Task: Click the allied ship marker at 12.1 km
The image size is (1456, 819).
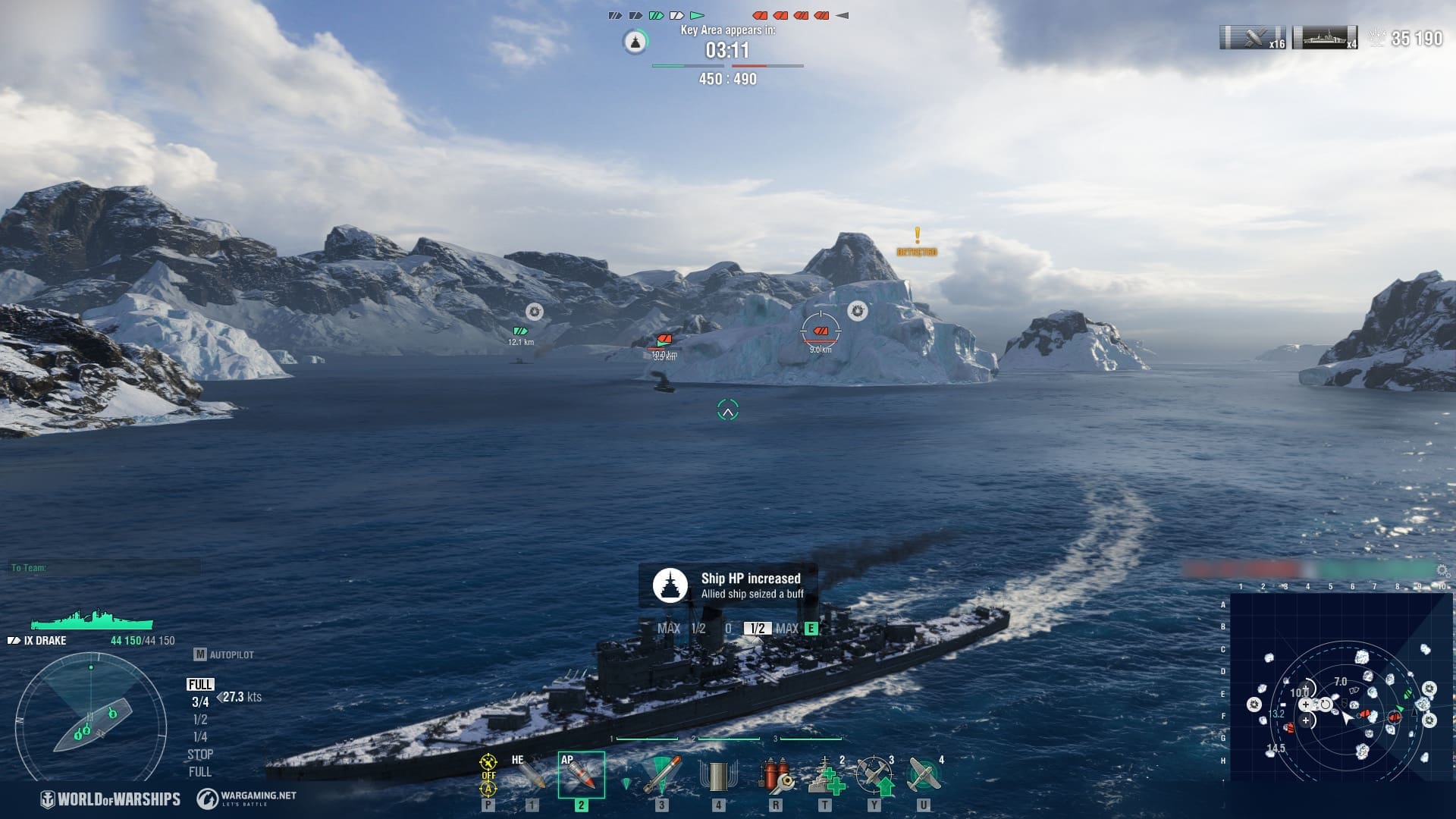Action: 520,331
